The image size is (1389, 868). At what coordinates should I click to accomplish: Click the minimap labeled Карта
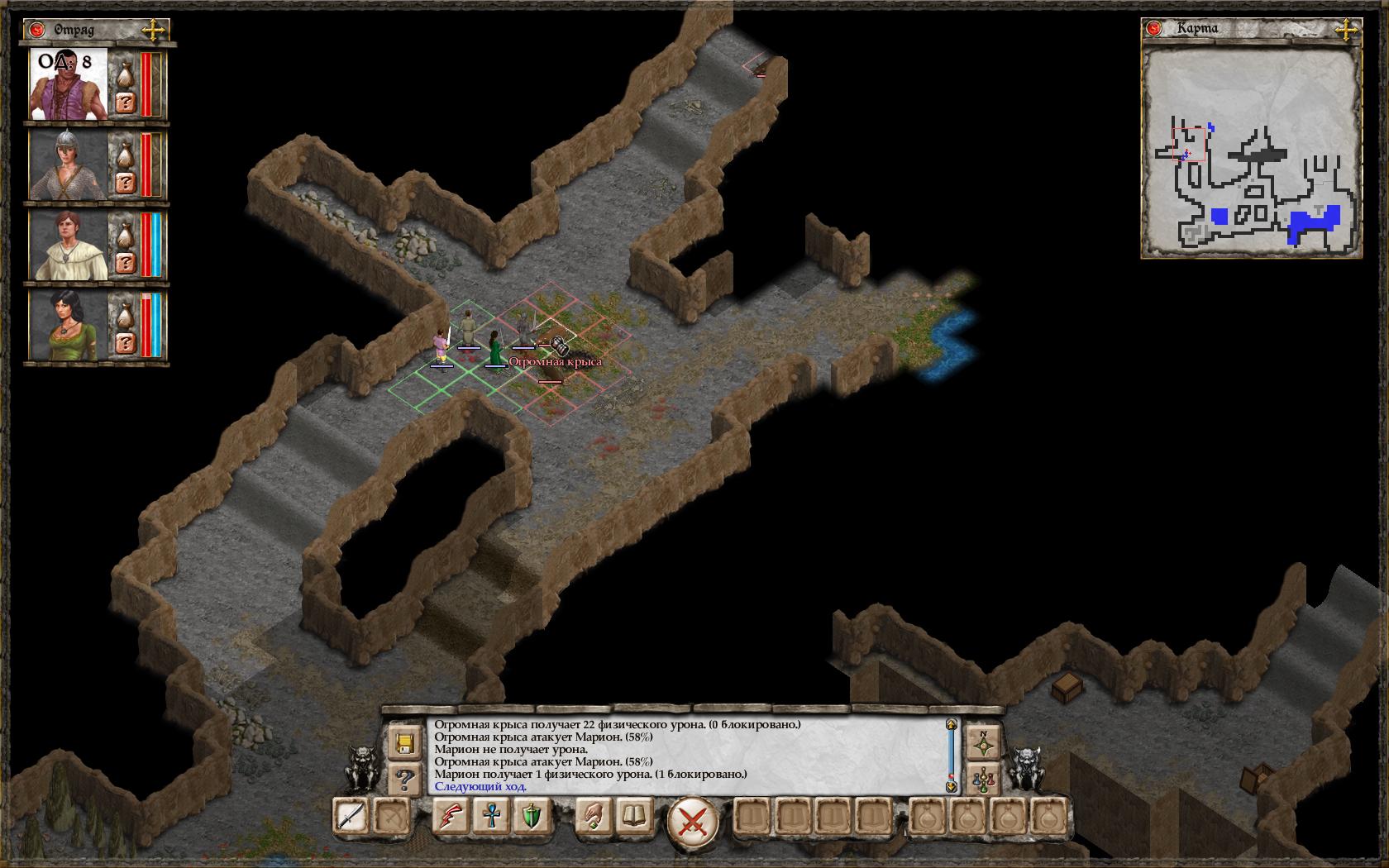(1250, 150)
